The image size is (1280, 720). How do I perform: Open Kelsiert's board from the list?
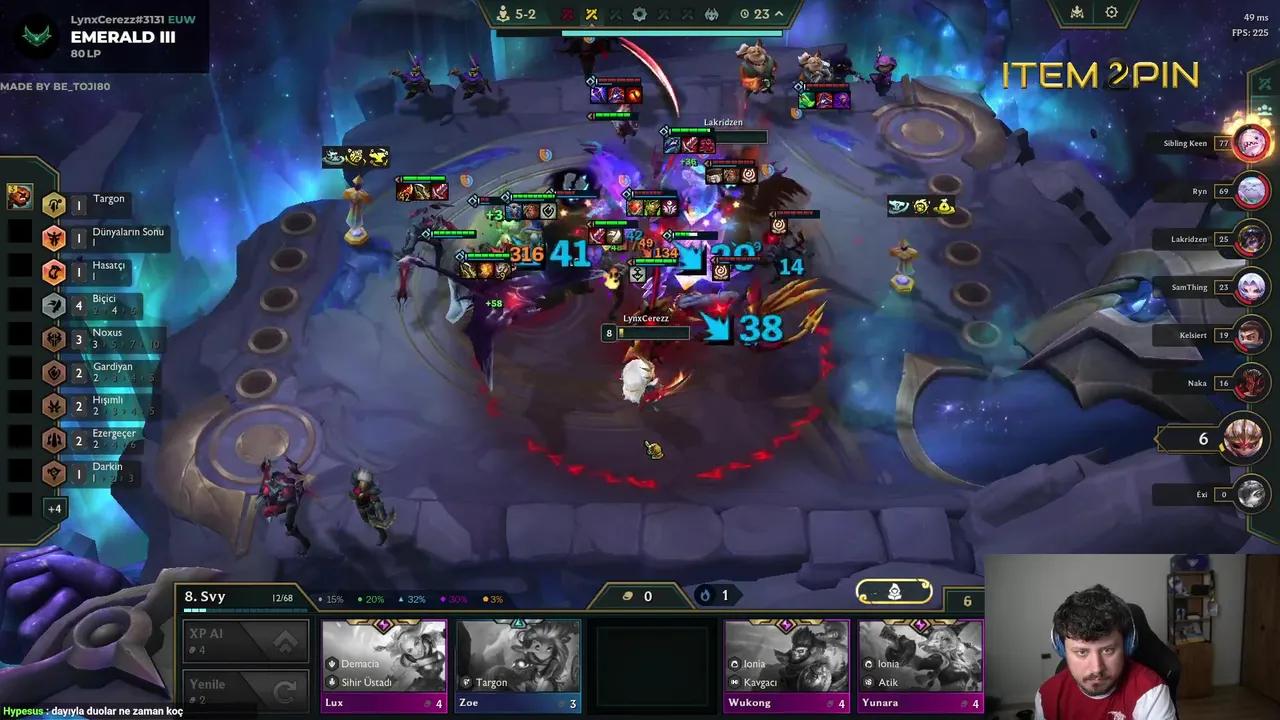pos(1250,335)
